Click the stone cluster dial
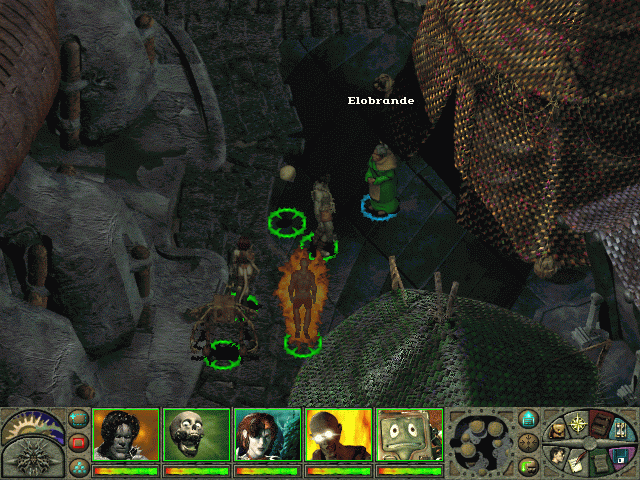Screen dimensions: 640x480 coord(479,443)
